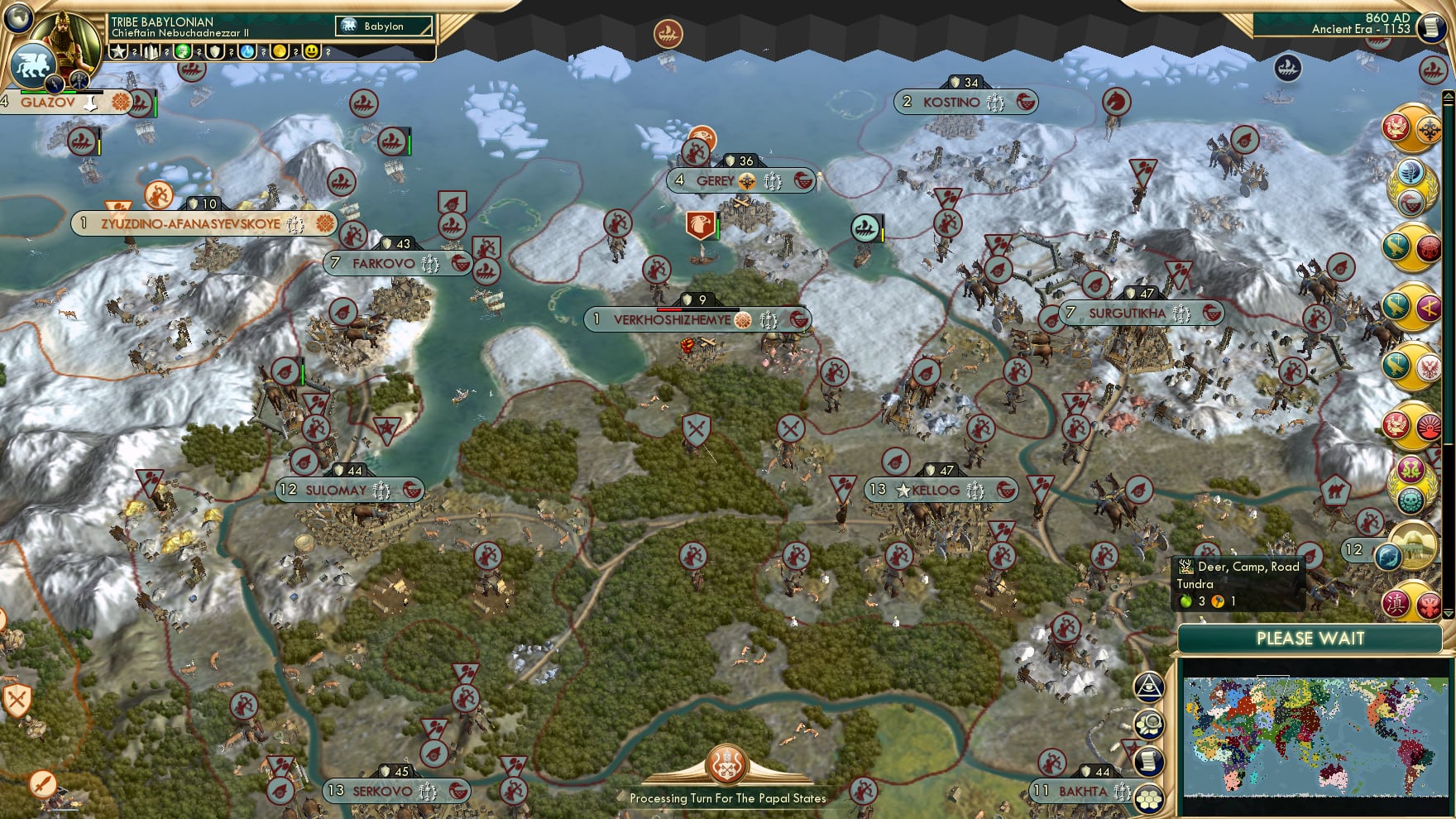Click the down chevron on the diplomacy list scrollbar

[x=1448, y=612]
